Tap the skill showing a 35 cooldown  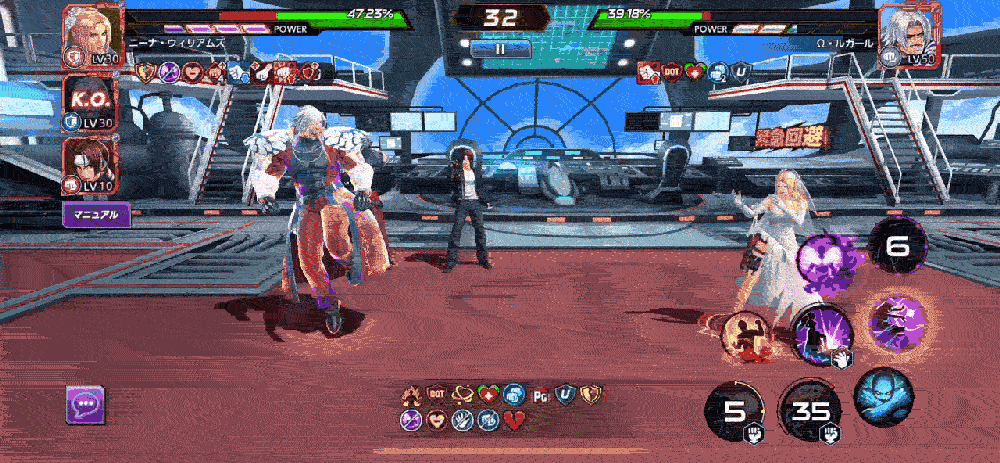point(810,411)
